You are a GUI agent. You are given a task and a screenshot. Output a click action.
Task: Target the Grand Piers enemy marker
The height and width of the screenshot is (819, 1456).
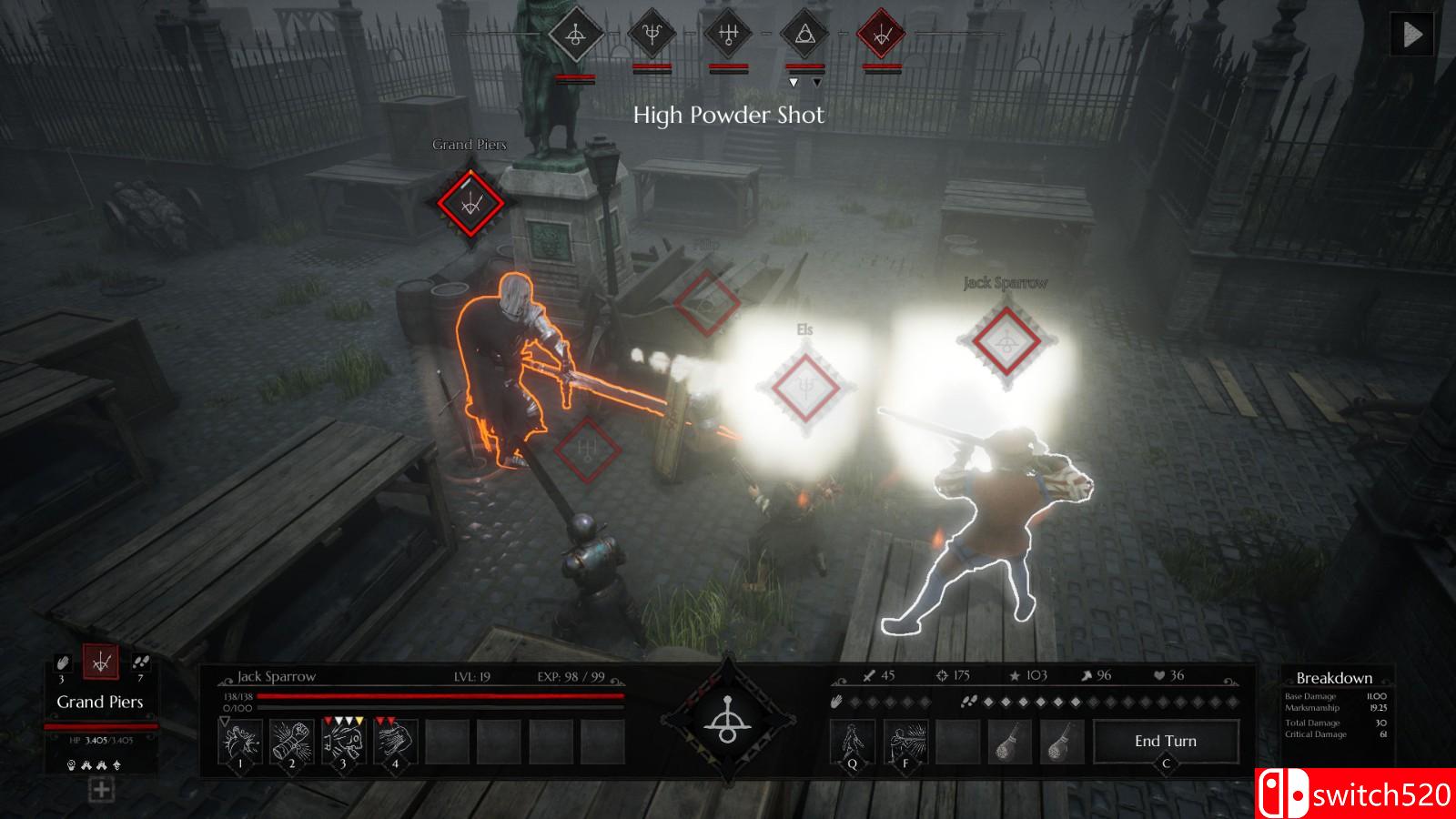pos(470,203)
